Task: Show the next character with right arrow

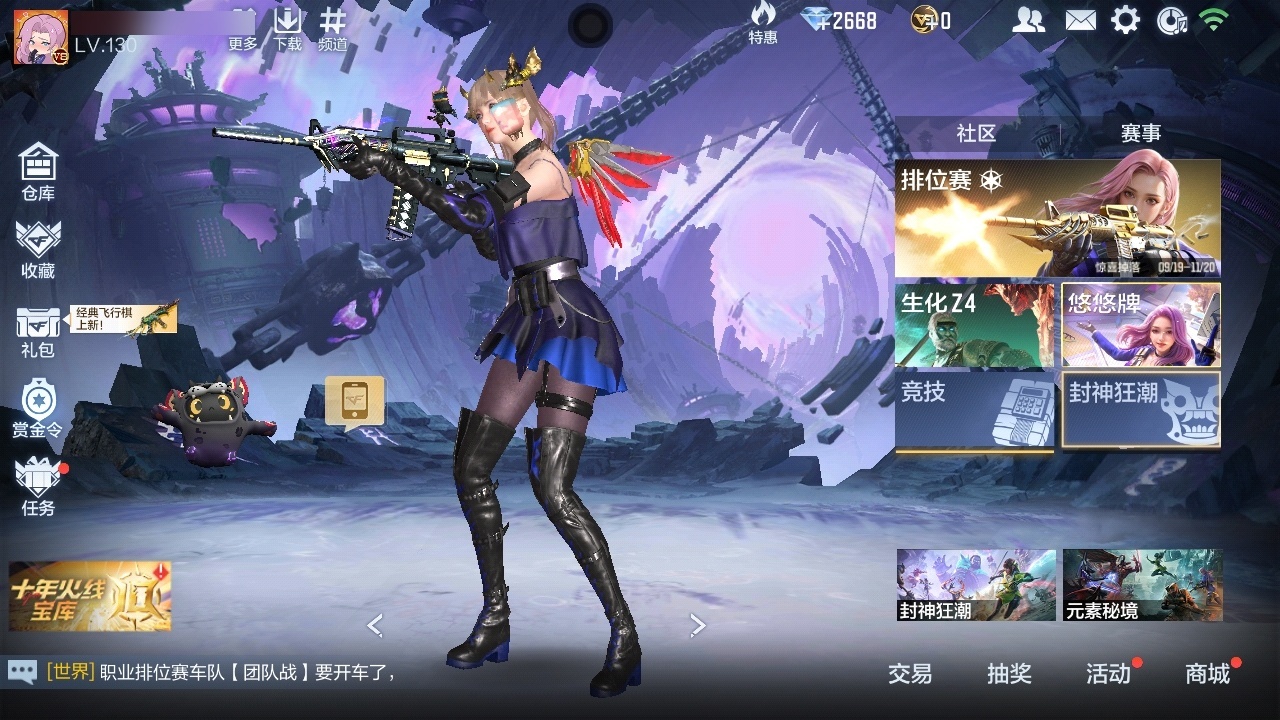Action: tap(698, 626)
